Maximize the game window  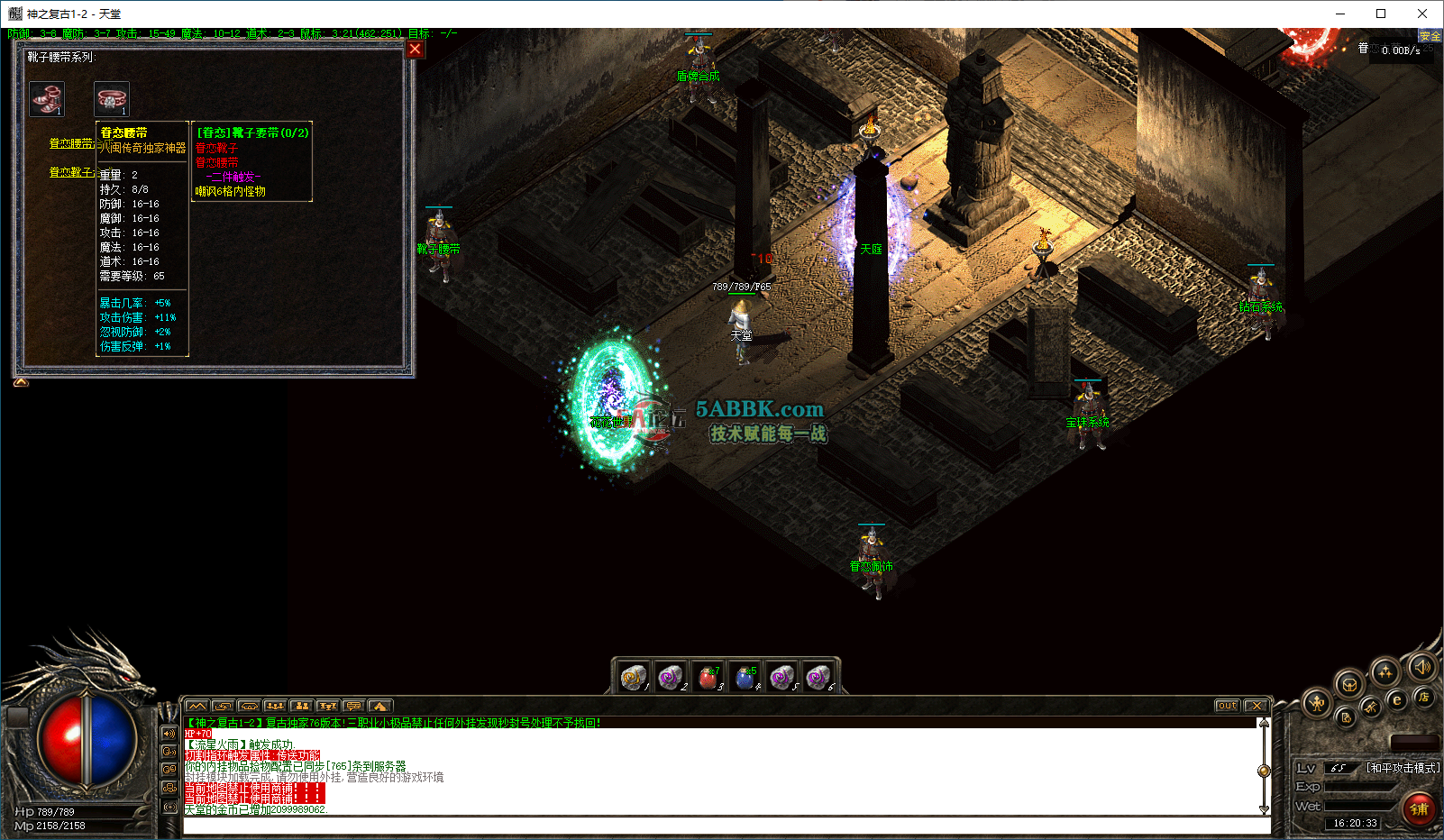1380,14
